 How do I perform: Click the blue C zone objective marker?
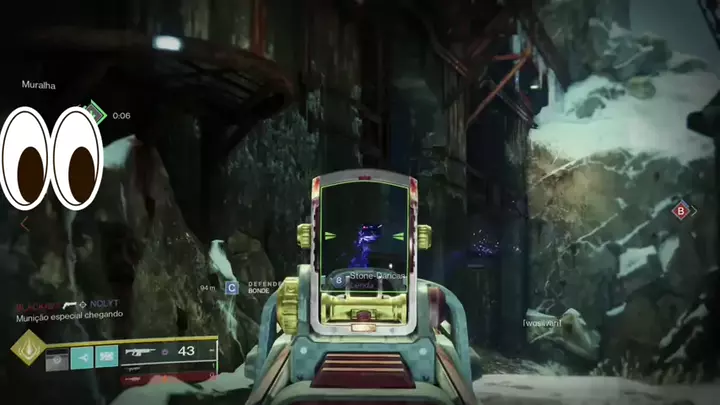pyautogui.click(x=231, y=288)
